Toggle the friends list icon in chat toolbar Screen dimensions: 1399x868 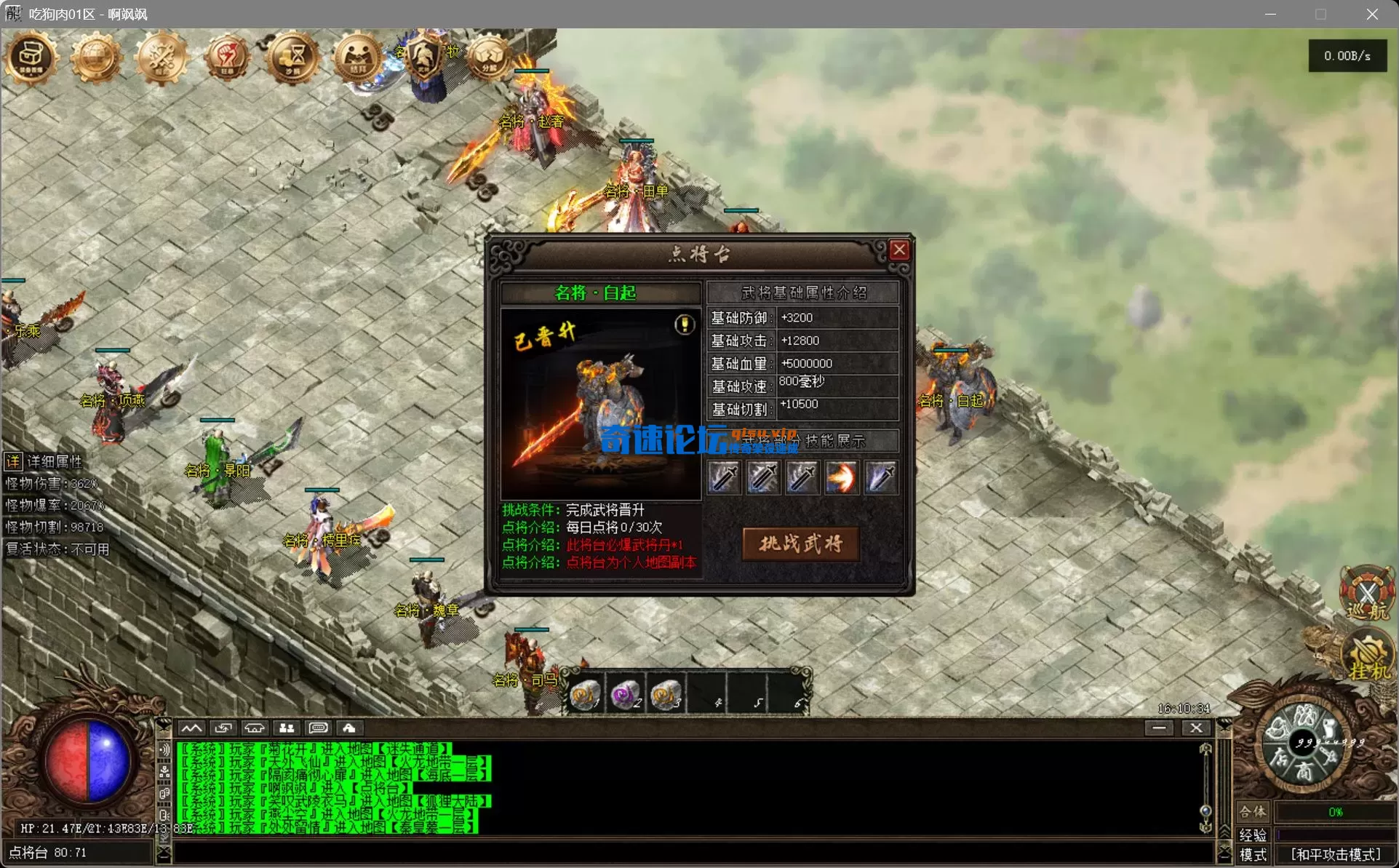point(286,728)
